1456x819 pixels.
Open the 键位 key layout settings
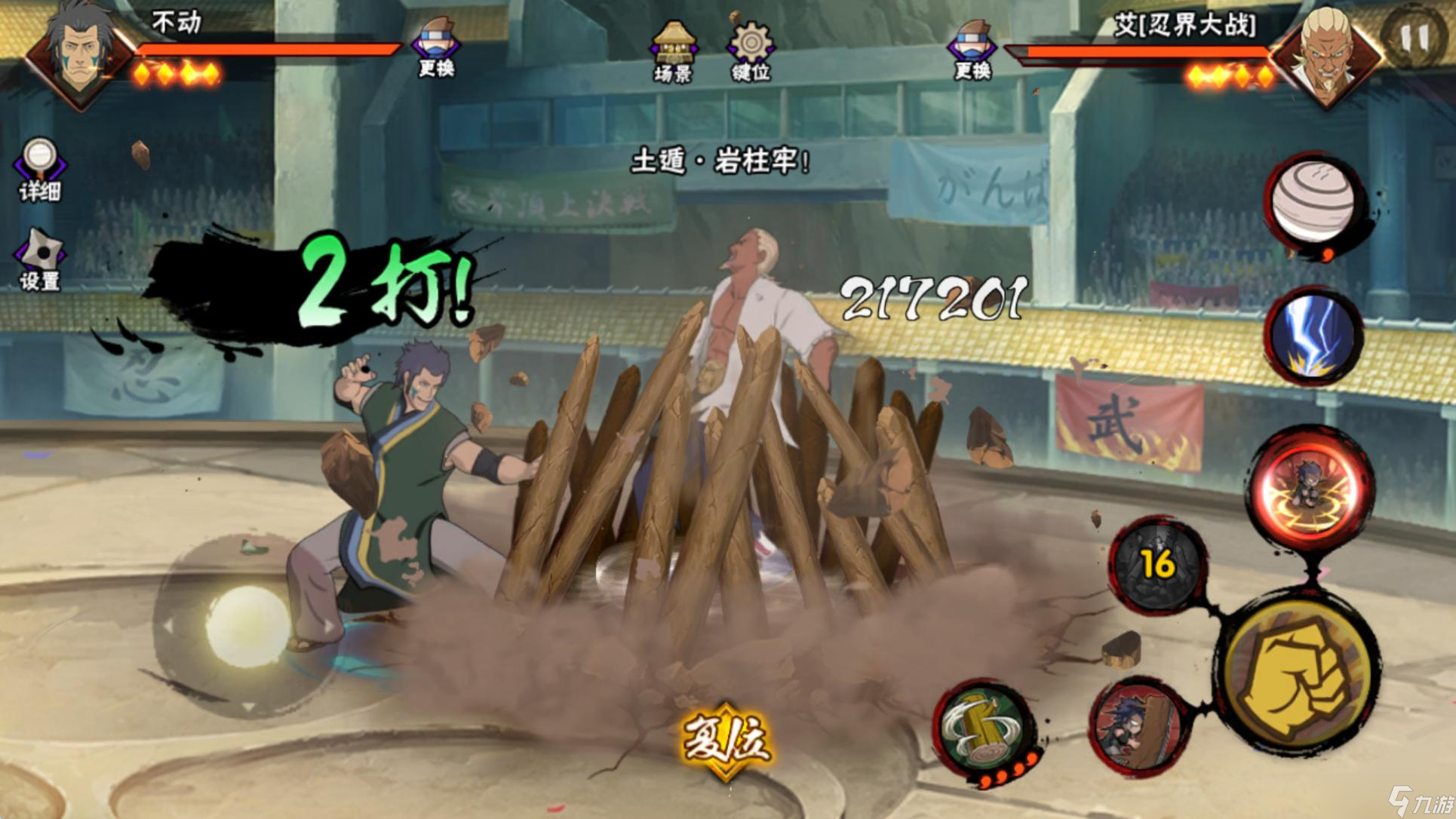coord(751,50)
